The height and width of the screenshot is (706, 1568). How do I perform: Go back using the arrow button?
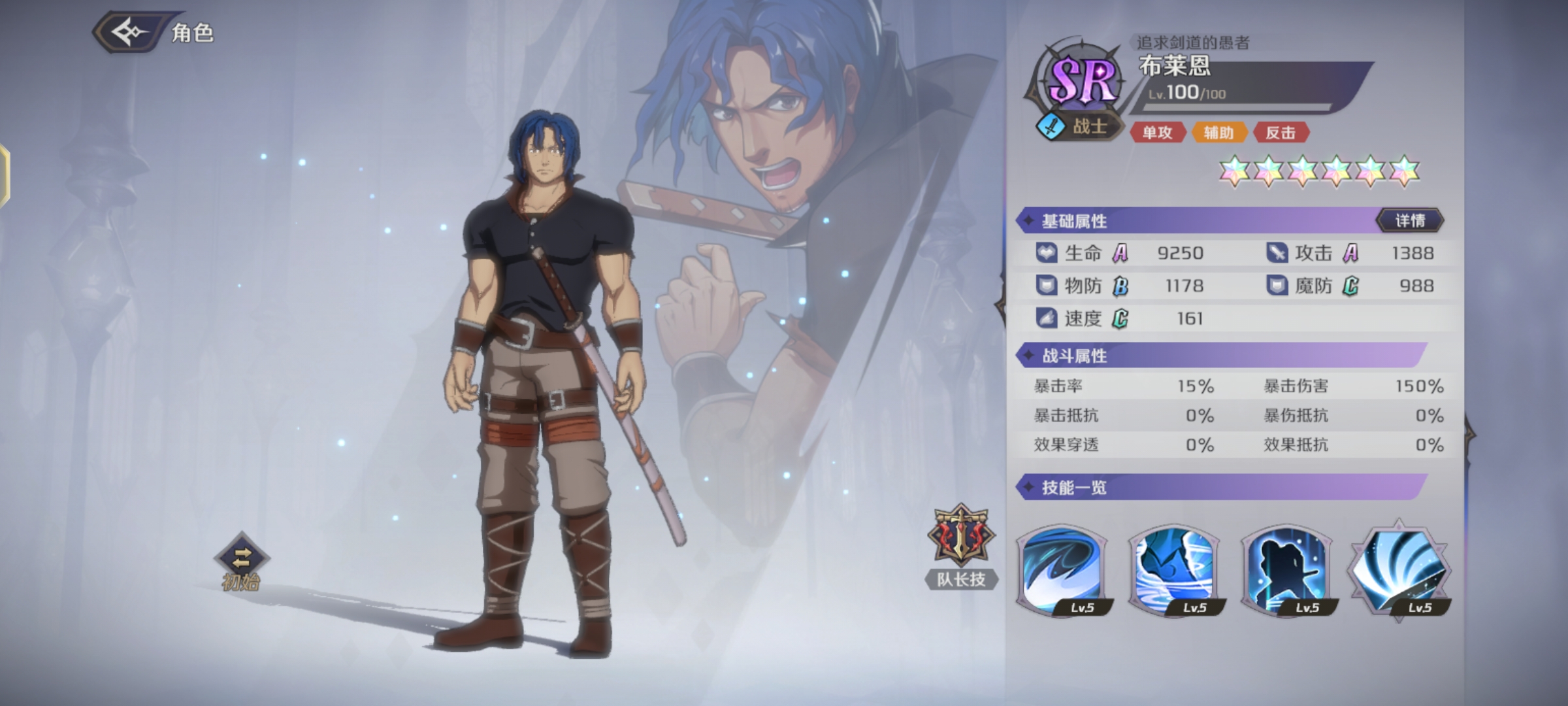(x=129, y=31)
